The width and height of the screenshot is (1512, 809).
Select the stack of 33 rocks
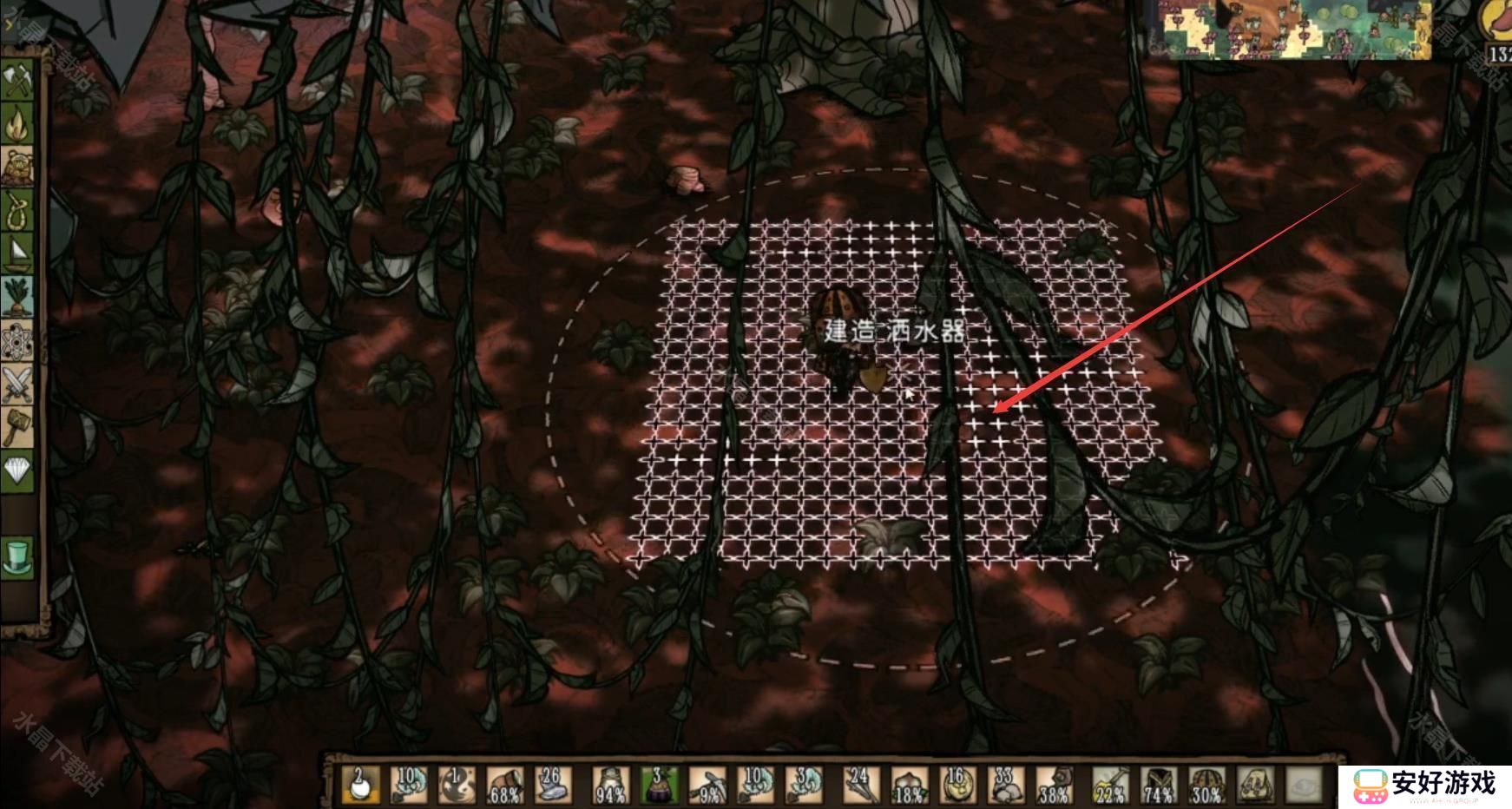[1006, 785]
